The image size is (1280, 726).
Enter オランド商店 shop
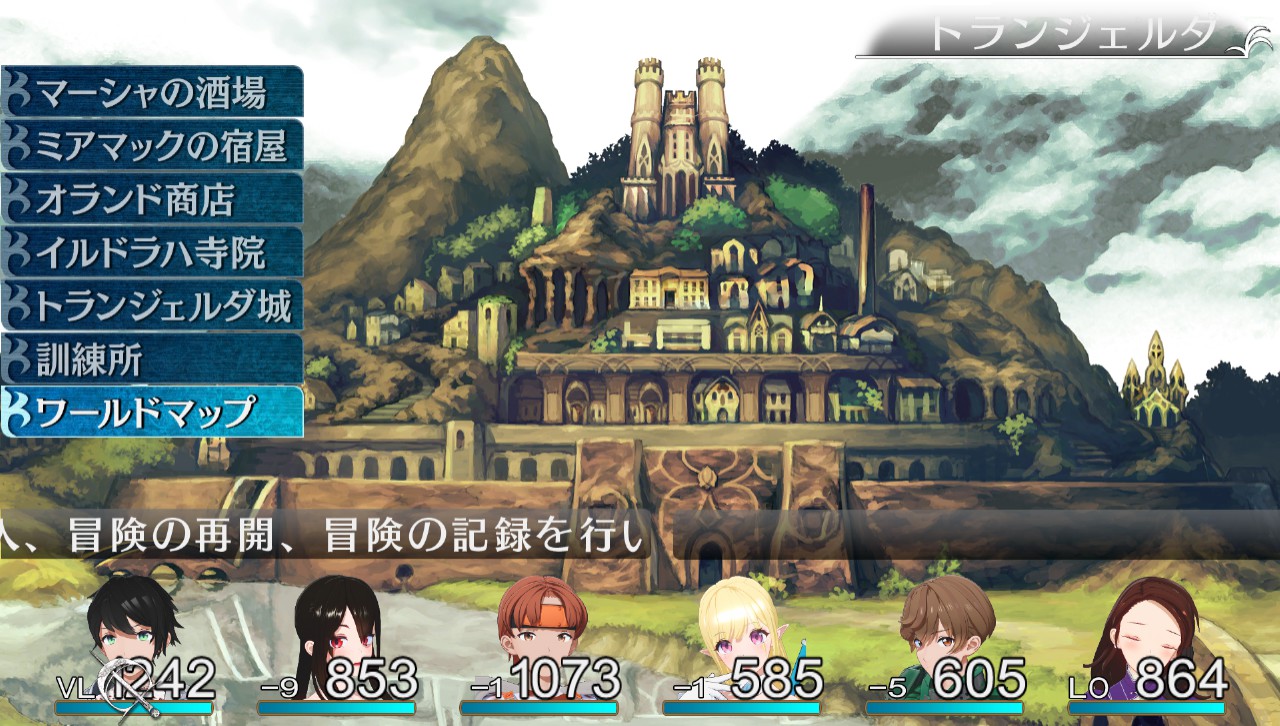pos(152,199)
